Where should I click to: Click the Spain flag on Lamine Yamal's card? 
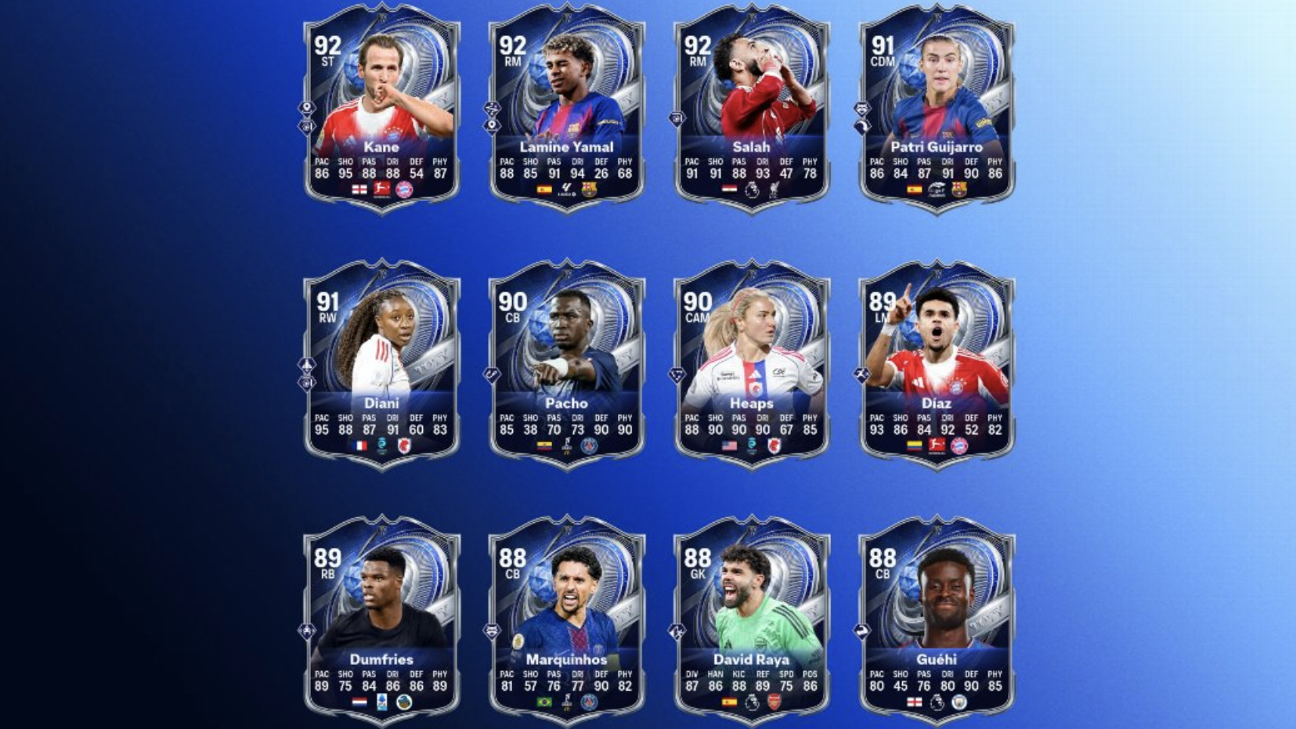coord(545,187)
